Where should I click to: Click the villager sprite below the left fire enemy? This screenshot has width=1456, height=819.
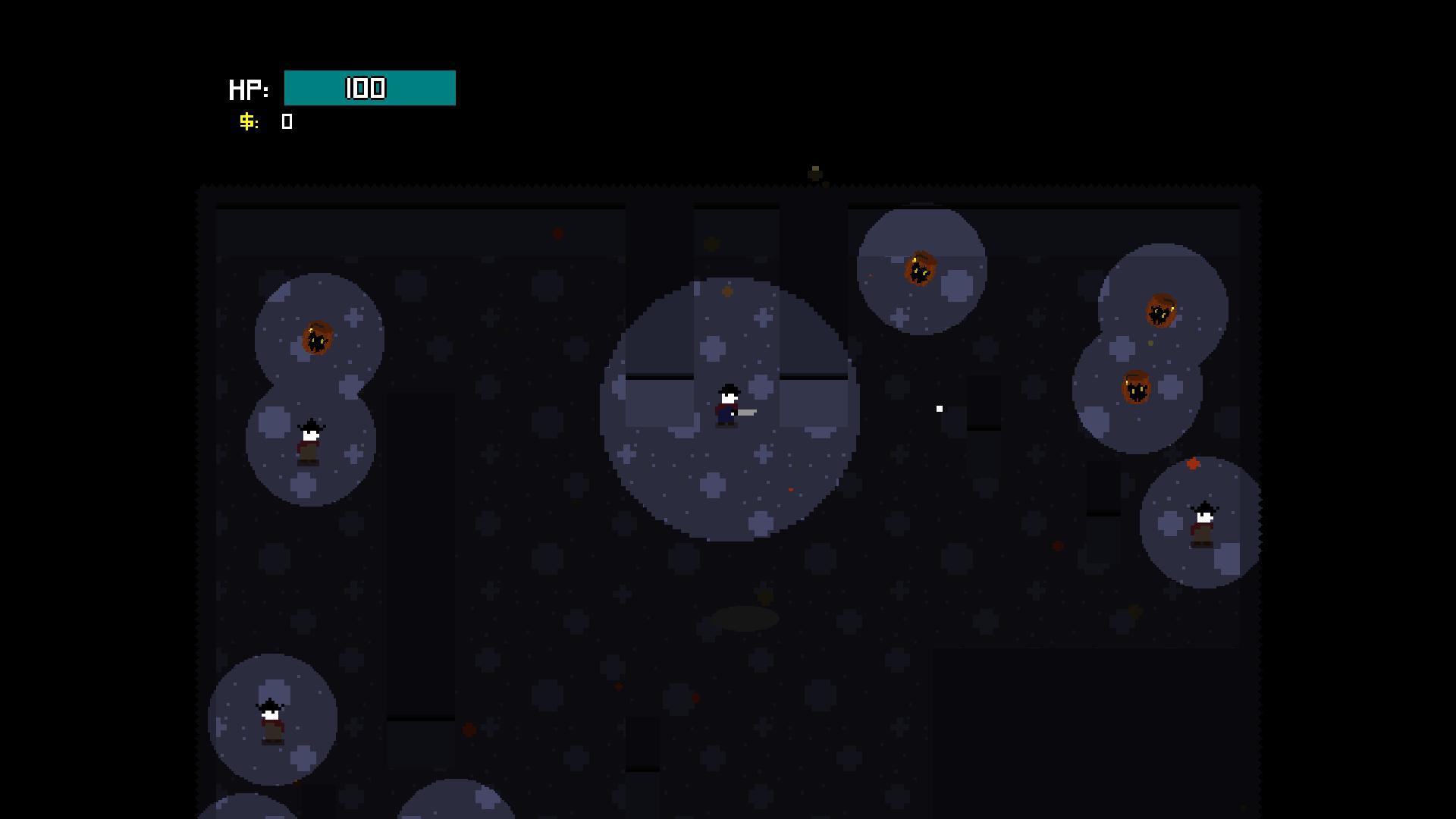[311, 440]
